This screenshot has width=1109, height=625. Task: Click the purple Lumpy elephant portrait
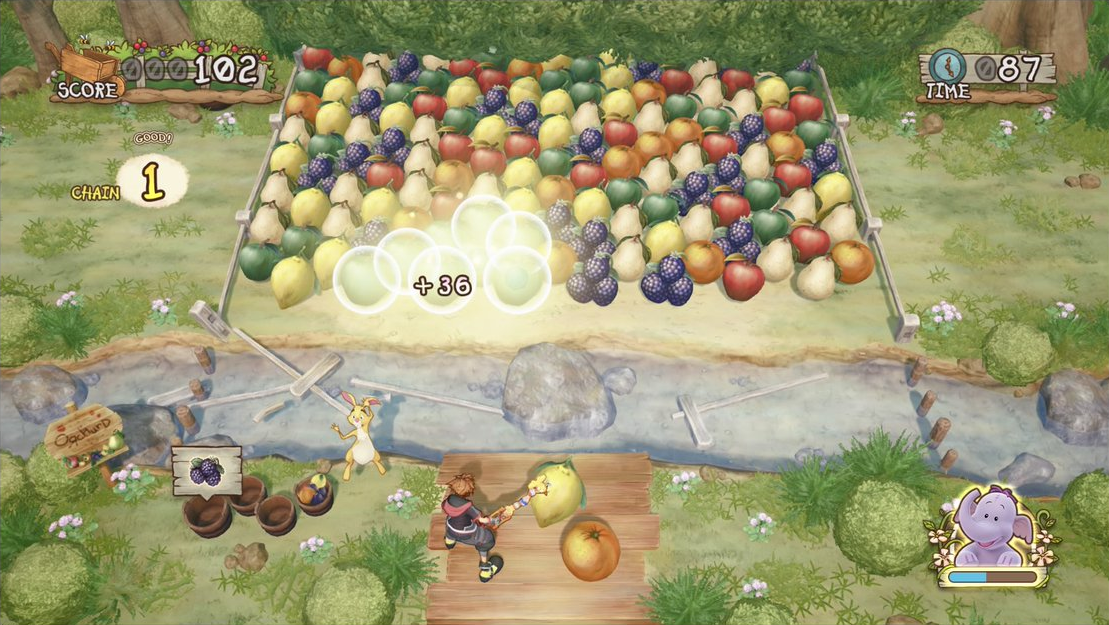(993, 530)
